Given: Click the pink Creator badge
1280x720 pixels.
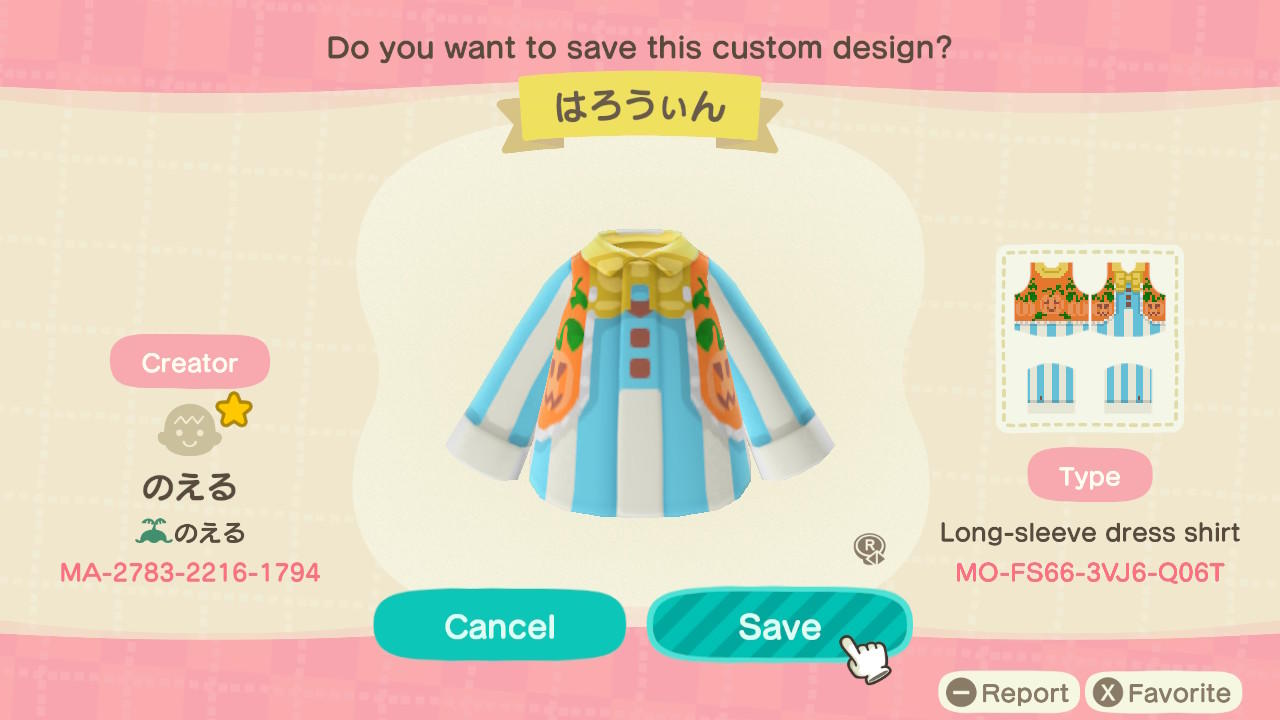Looking at the screenshot, I should 190,361.
